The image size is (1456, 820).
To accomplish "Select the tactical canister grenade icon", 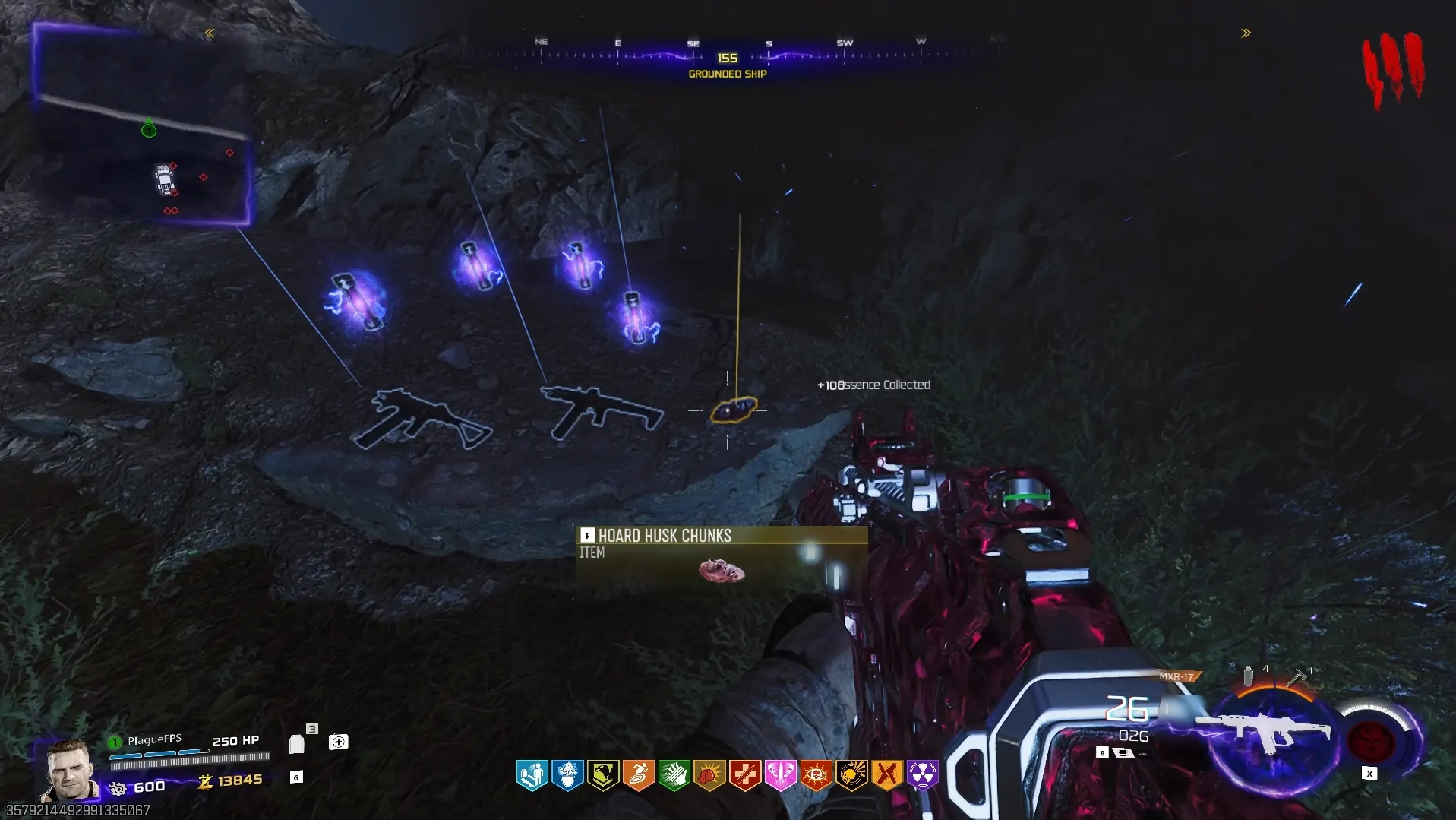I will (1248, 676).
